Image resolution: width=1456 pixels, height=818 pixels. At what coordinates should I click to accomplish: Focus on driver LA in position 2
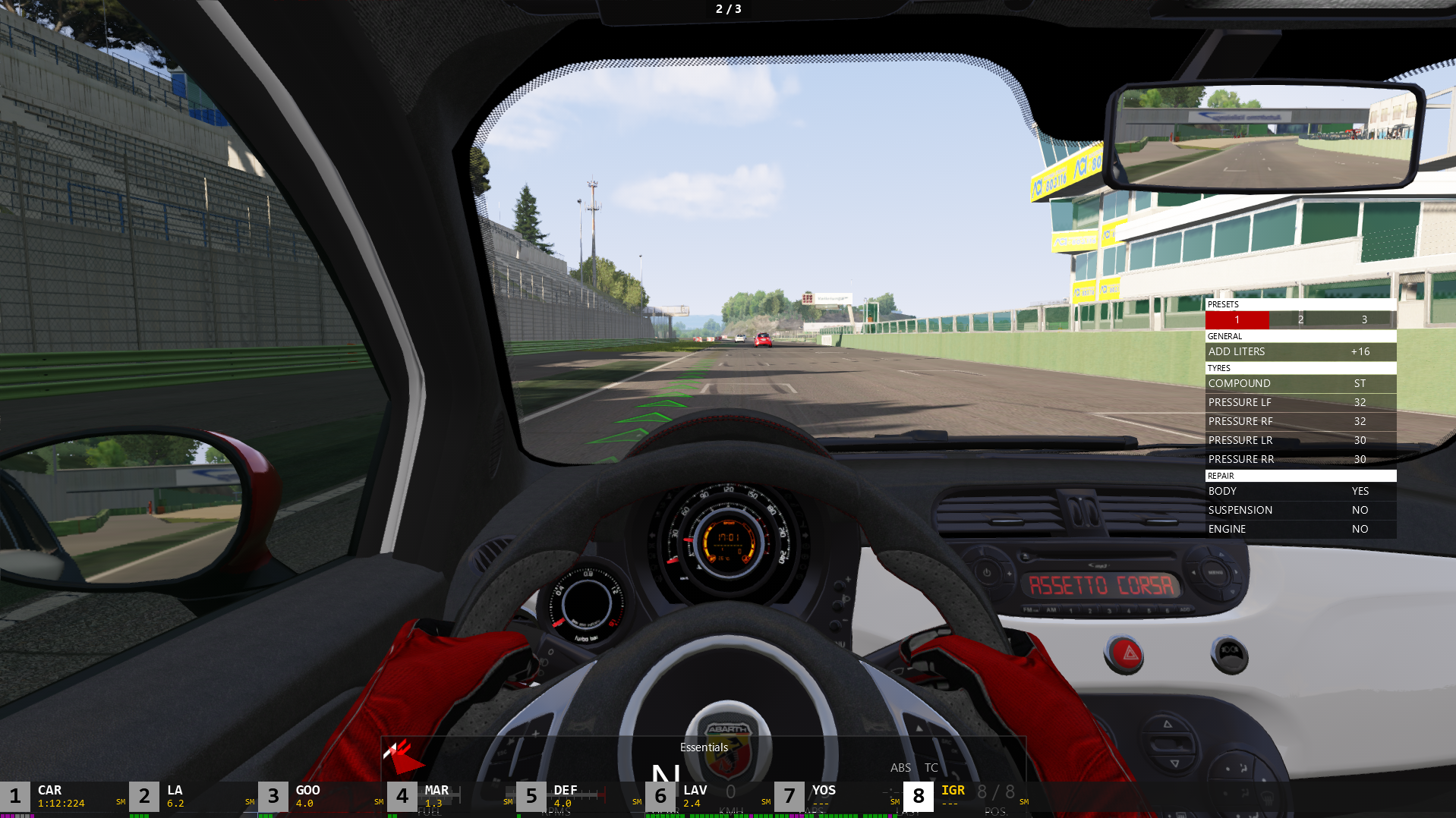click(x=193, y=797)
